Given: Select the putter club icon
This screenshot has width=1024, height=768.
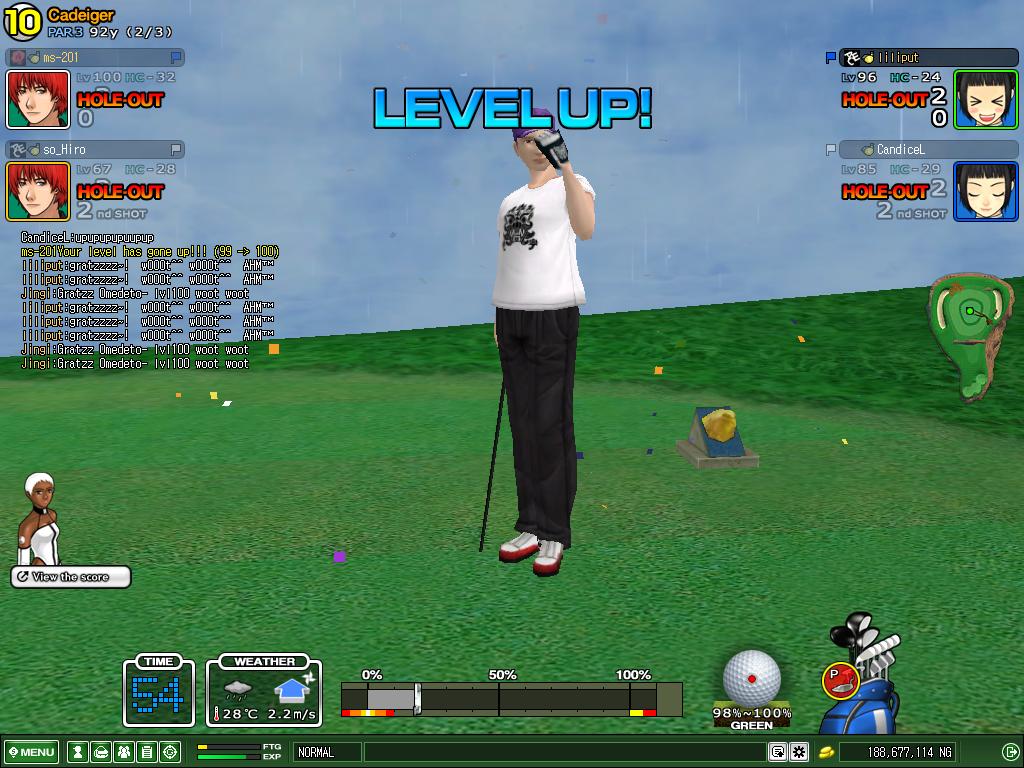Looking at the screenshot, I should click(838, 679).
